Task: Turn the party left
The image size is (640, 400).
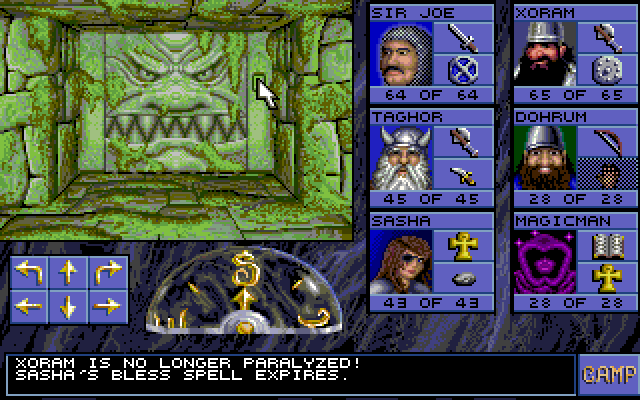Action: [29, 272]
